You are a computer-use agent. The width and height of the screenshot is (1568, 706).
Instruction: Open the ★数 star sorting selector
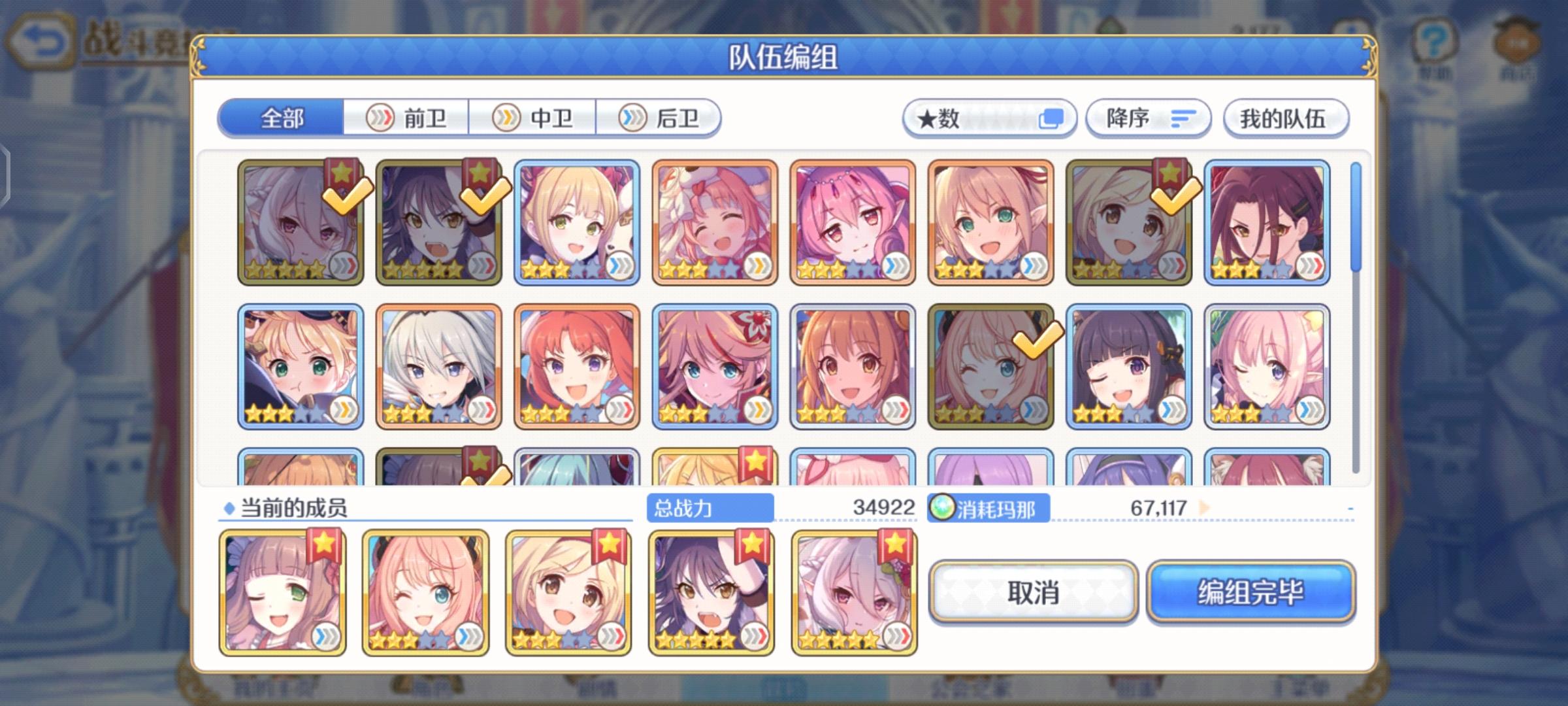988,118
